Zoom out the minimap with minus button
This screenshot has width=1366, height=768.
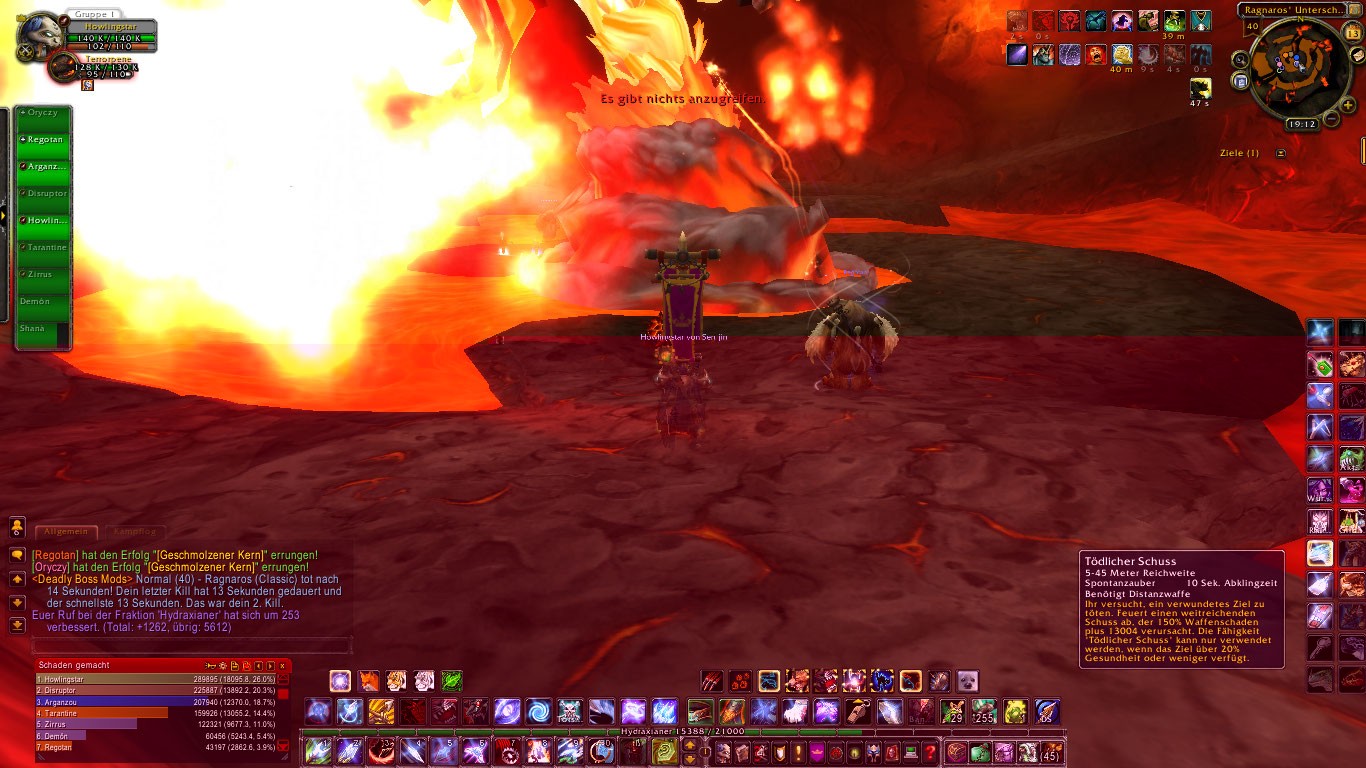point(1331,119)
